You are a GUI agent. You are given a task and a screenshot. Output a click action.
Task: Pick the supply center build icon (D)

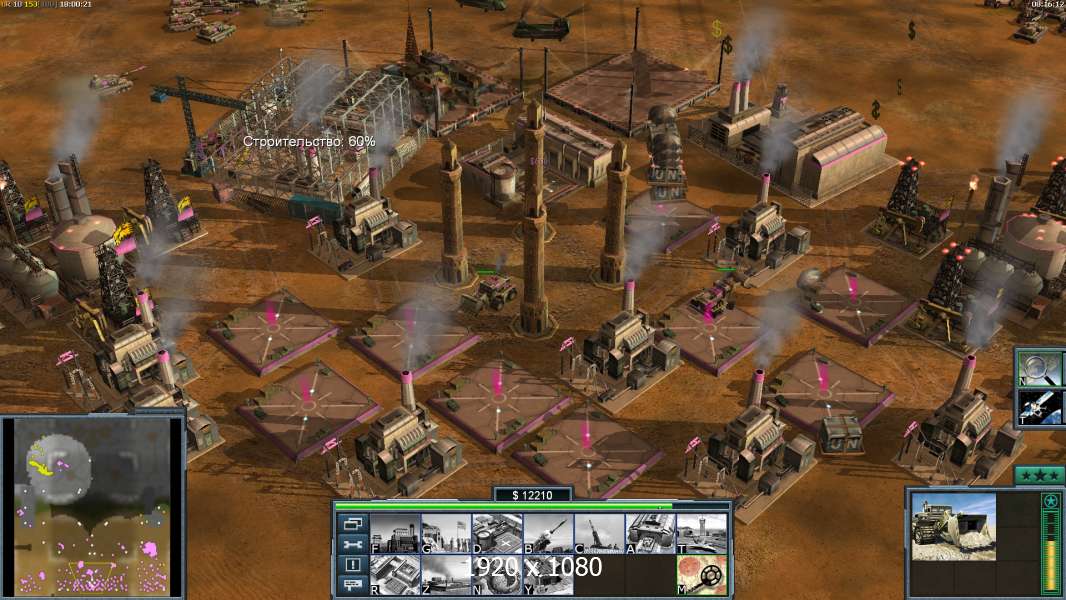(x=496, y=534)
